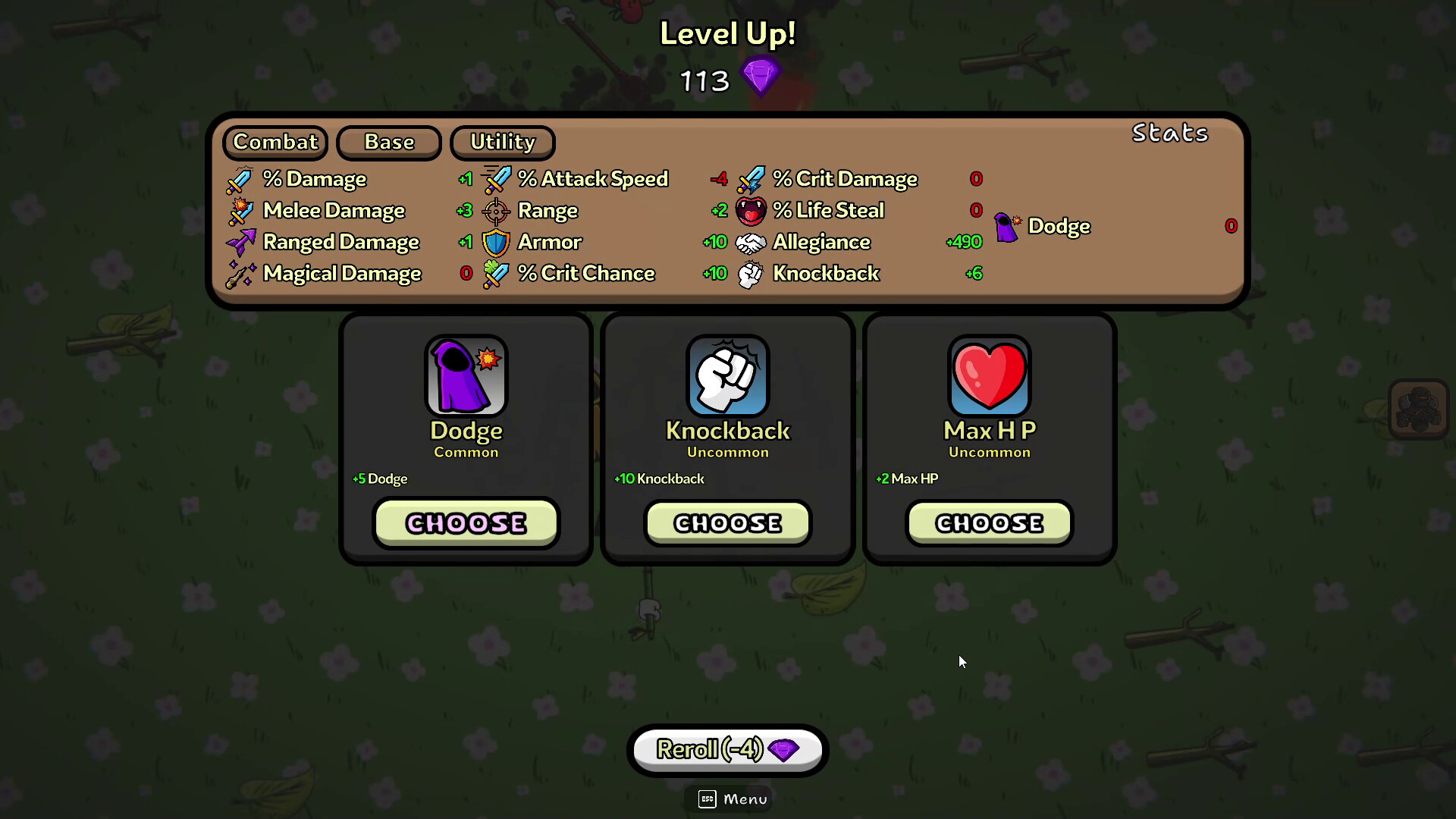Click the Ranged Damage arrow icon
The image size is (1456, 819).
(240, 242)
